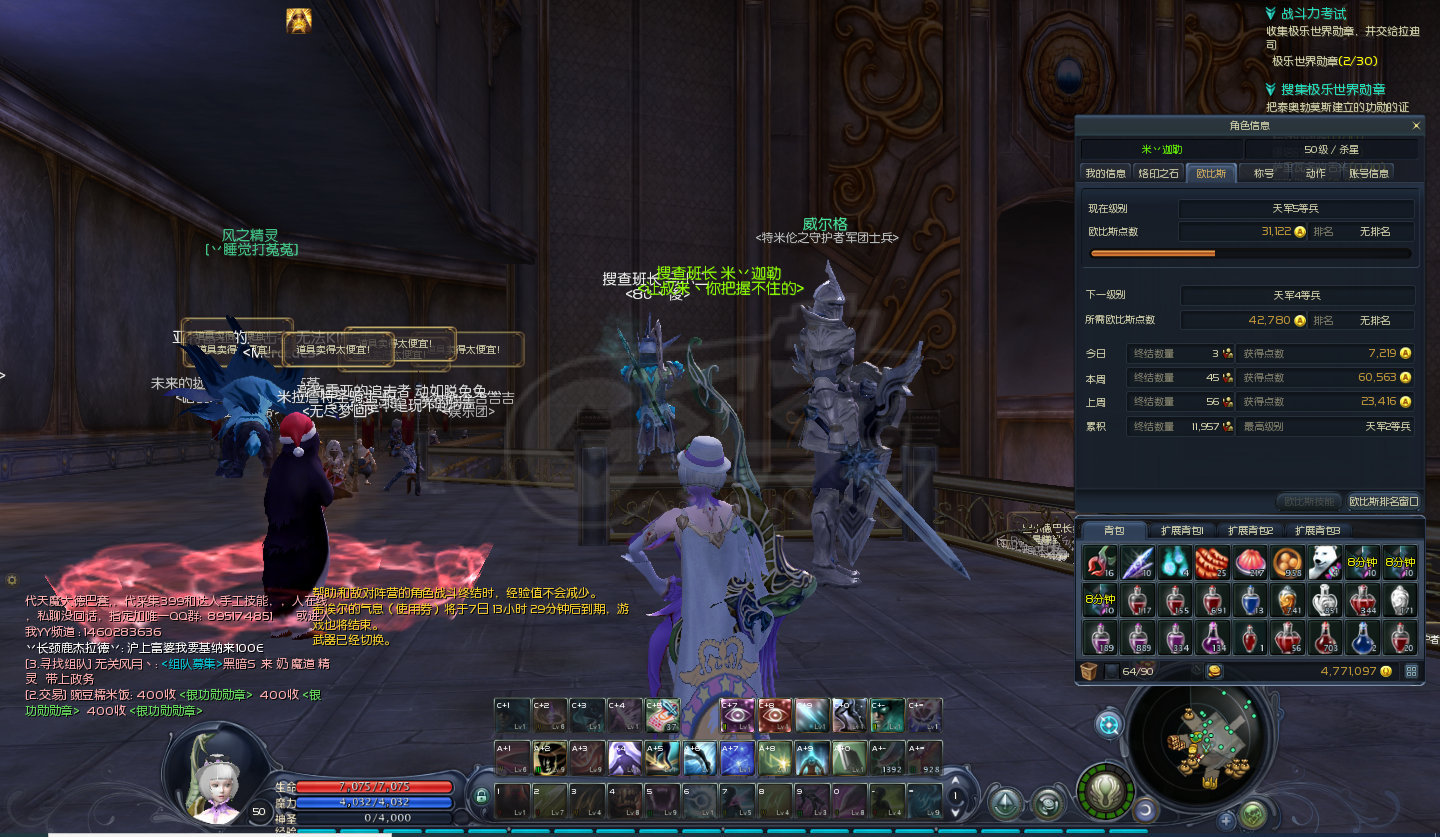Select the polar bear item in the bag
Image resolution: width=1440 pixels, height=837 pixels.
coord(1326,562)
